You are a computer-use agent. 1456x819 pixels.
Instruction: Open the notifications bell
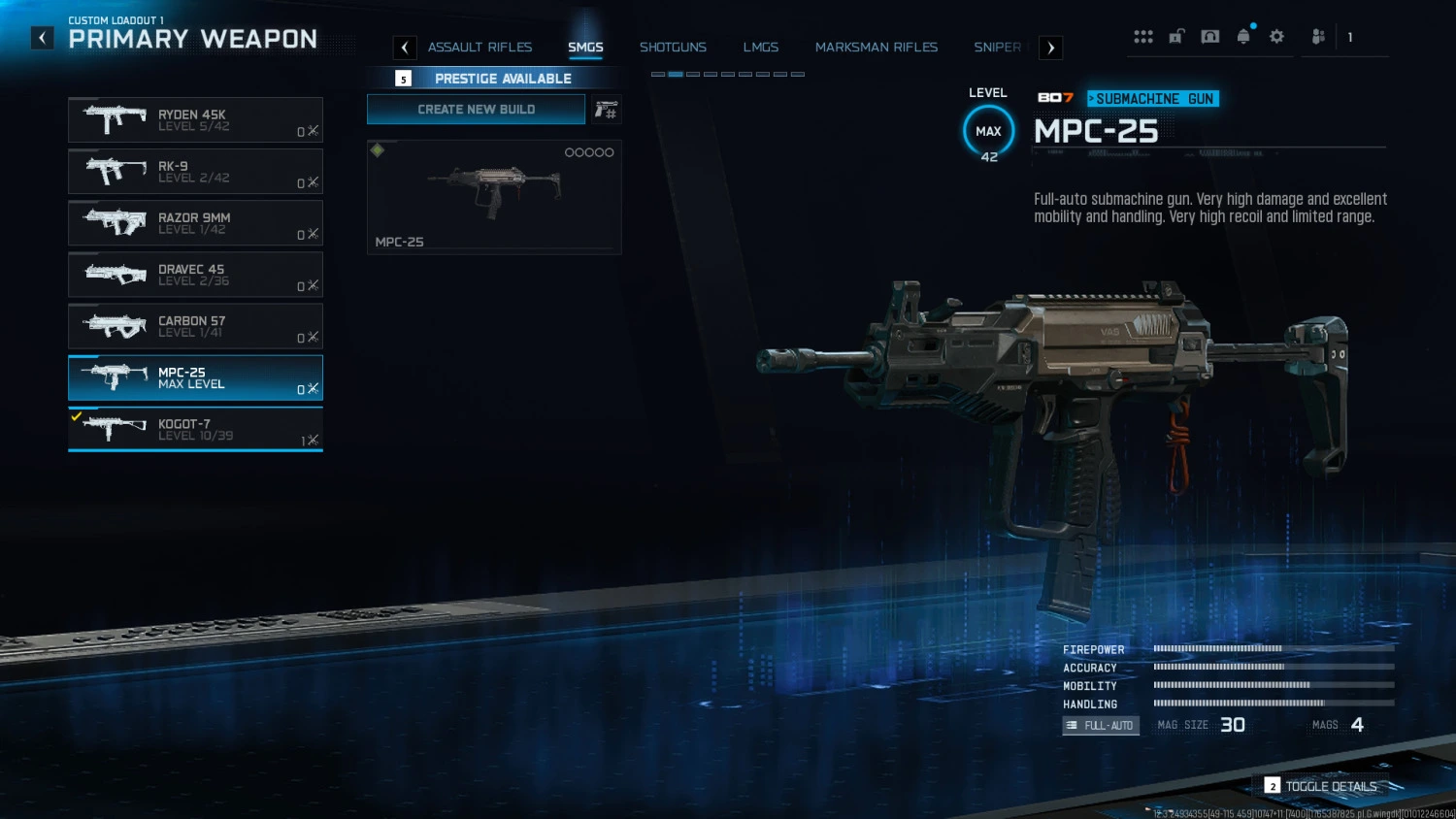pyautogui.click(x=1243, y=36)
